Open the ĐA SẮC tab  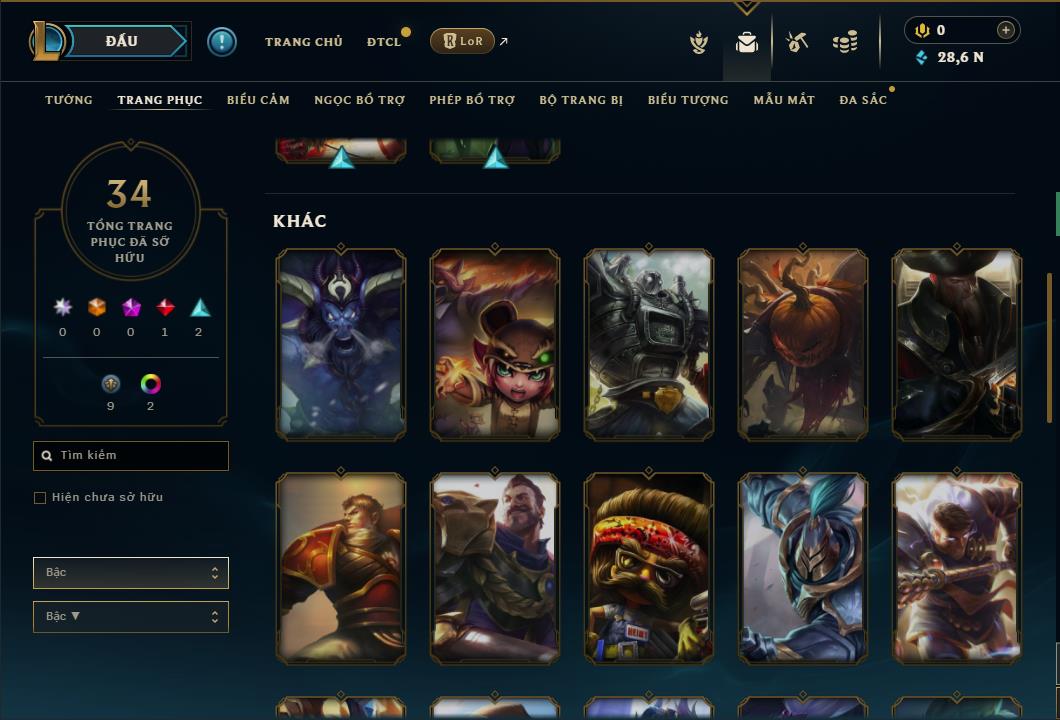(863, 100)
